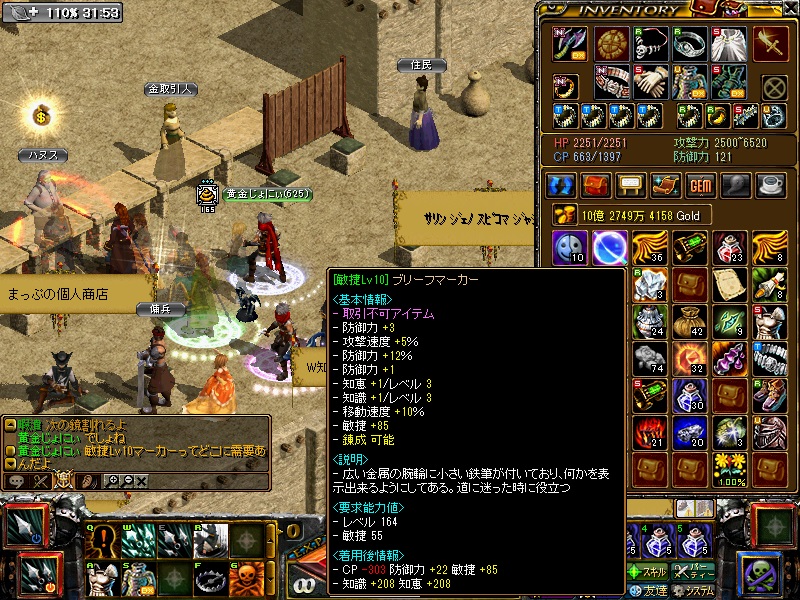Click the gold coin dollar icon
This screenshot has height=600, width=800.
tap(42, 116)
